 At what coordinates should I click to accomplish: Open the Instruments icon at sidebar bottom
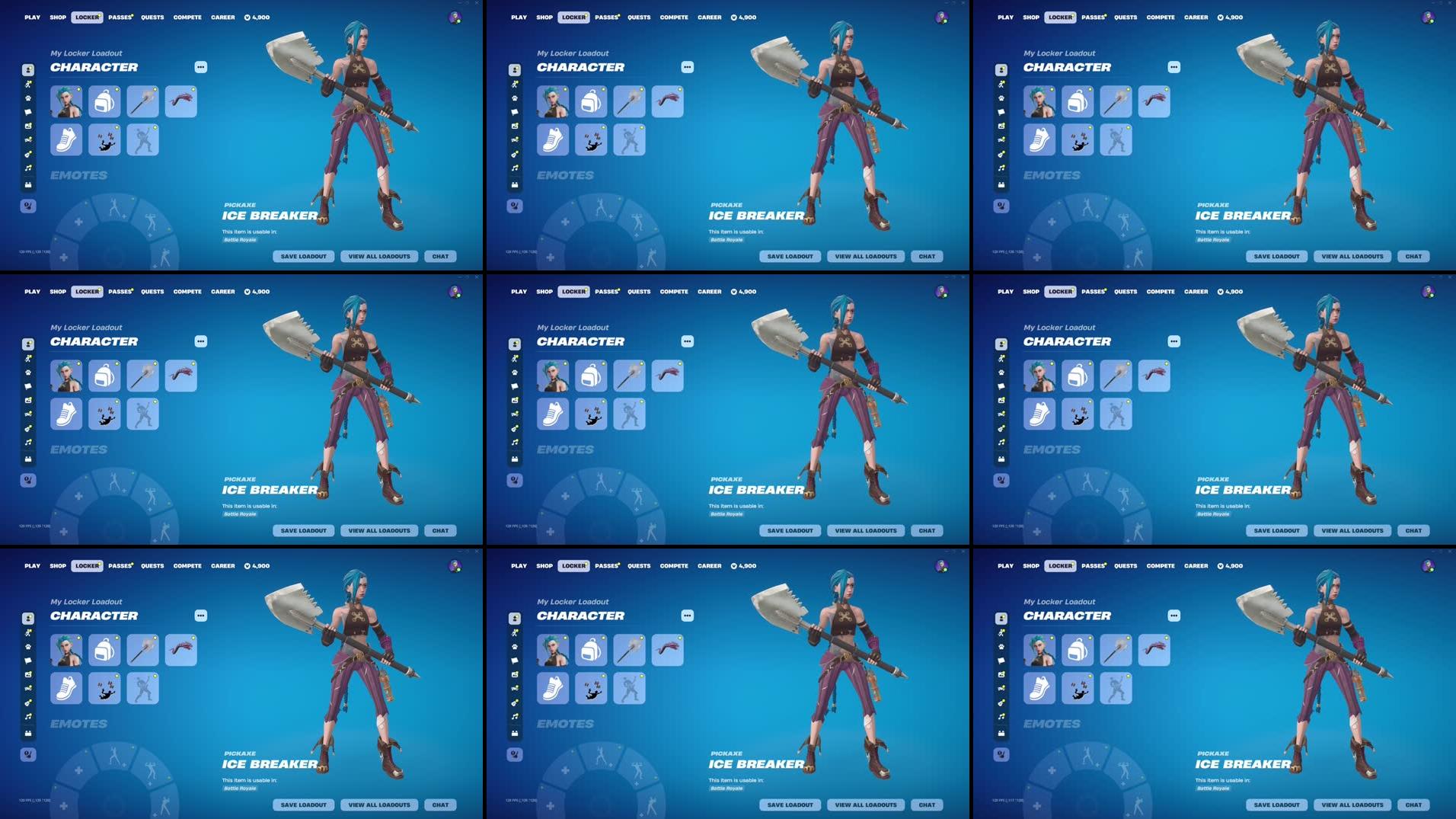[27, 182]
